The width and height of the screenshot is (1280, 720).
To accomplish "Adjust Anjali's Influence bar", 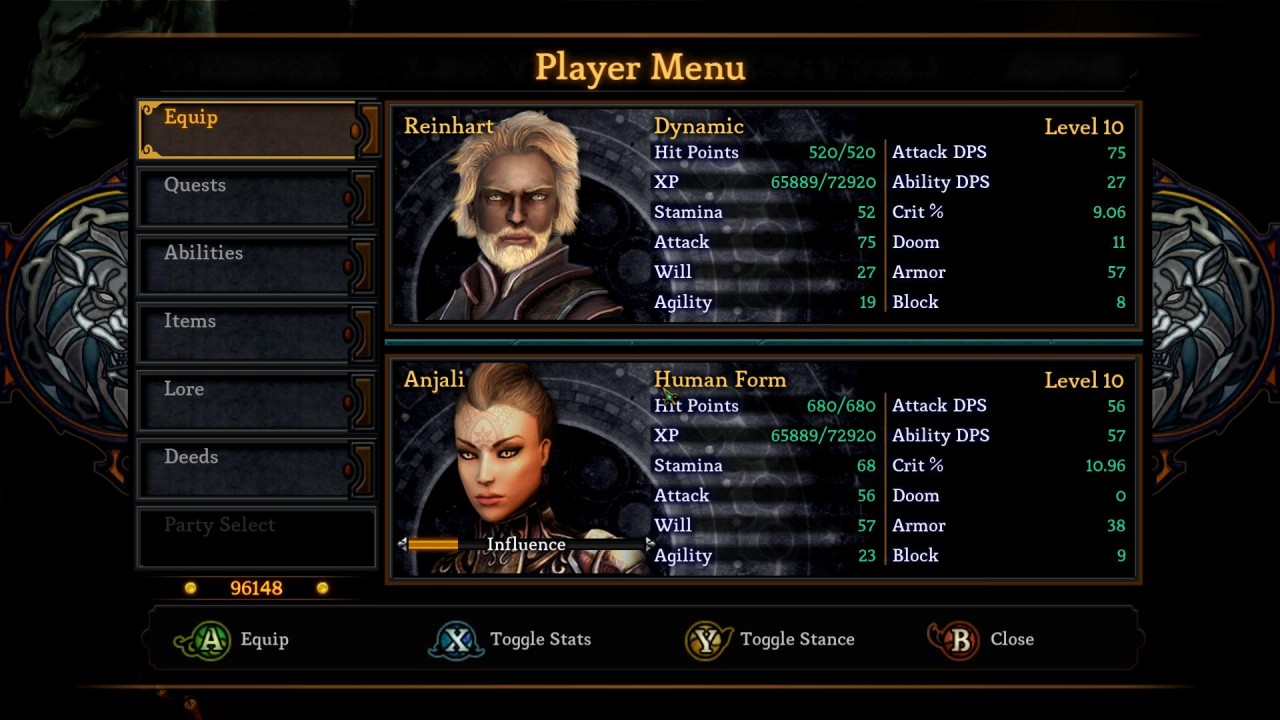I will click(x=526, y=544).
